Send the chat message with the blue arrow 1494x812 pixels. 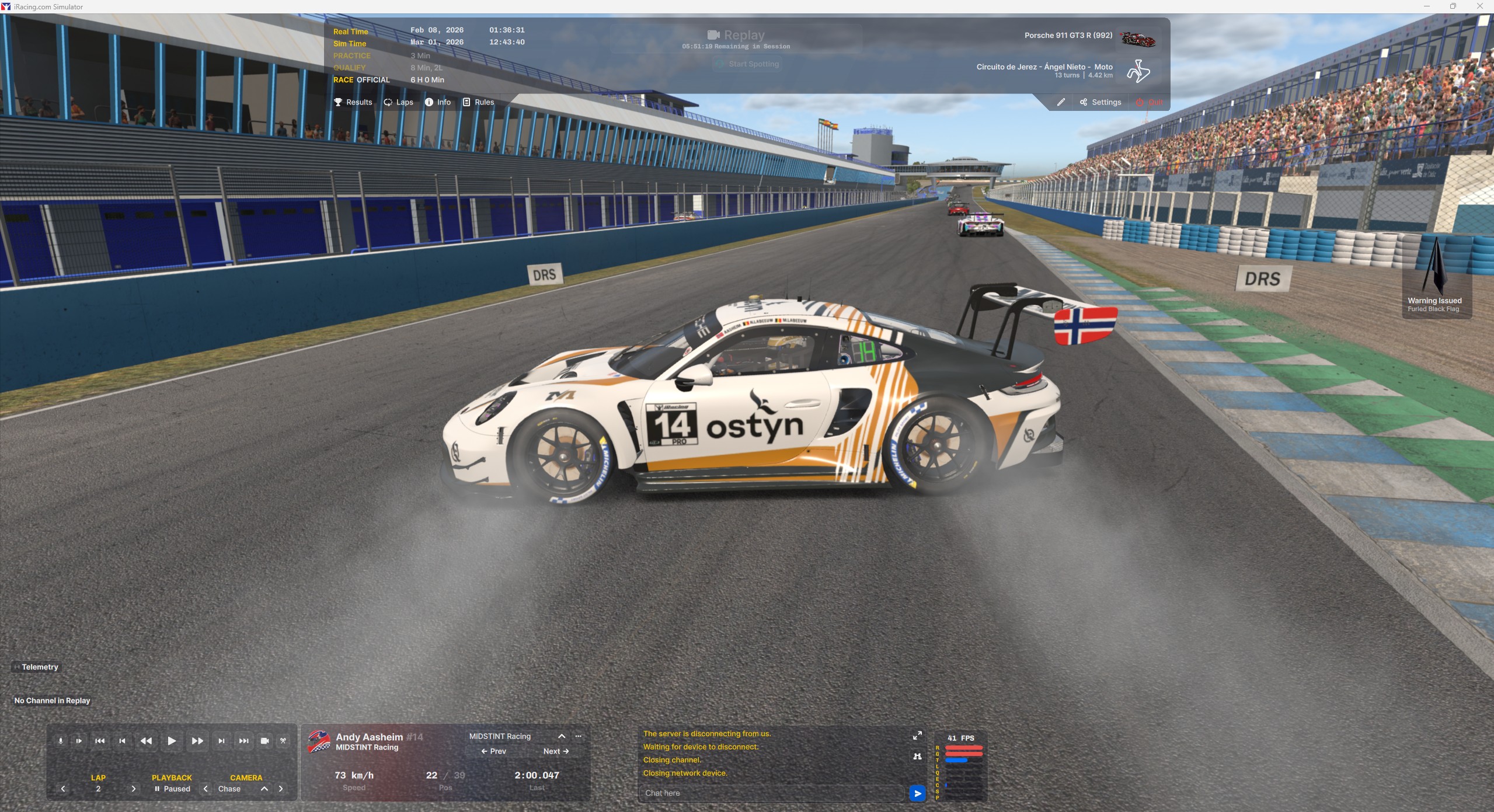pos(917,793)
